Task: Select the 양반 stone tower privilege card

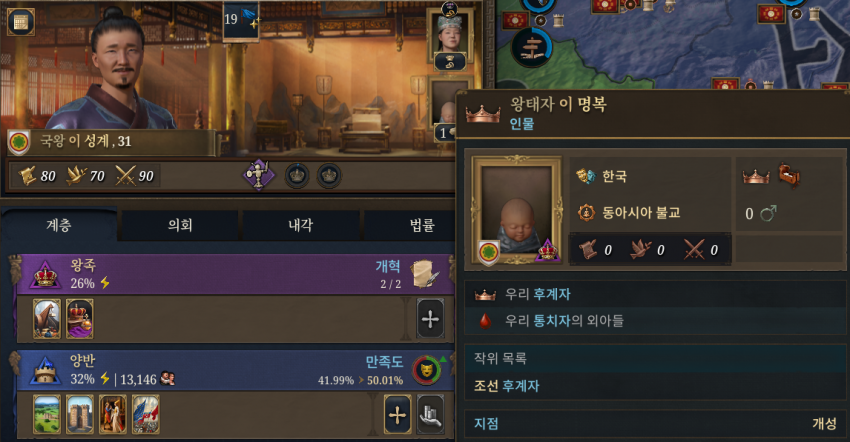Action: pos(80,414)
